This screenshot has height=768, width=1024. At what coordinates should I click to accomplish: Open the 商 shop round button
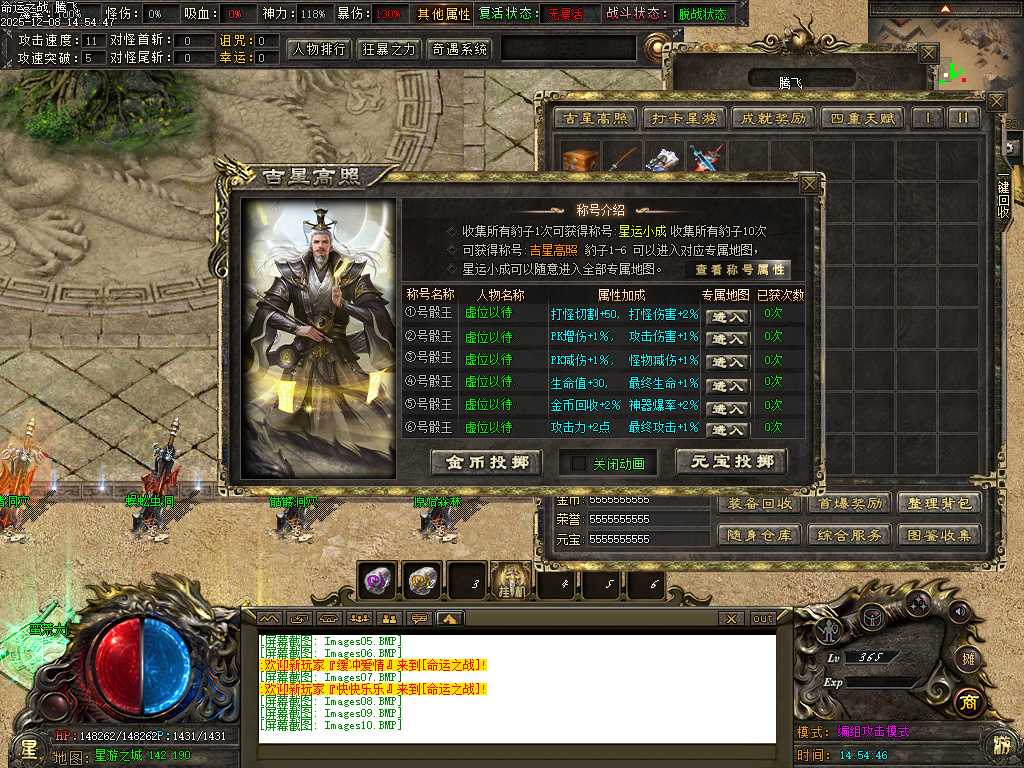[967, 702]
